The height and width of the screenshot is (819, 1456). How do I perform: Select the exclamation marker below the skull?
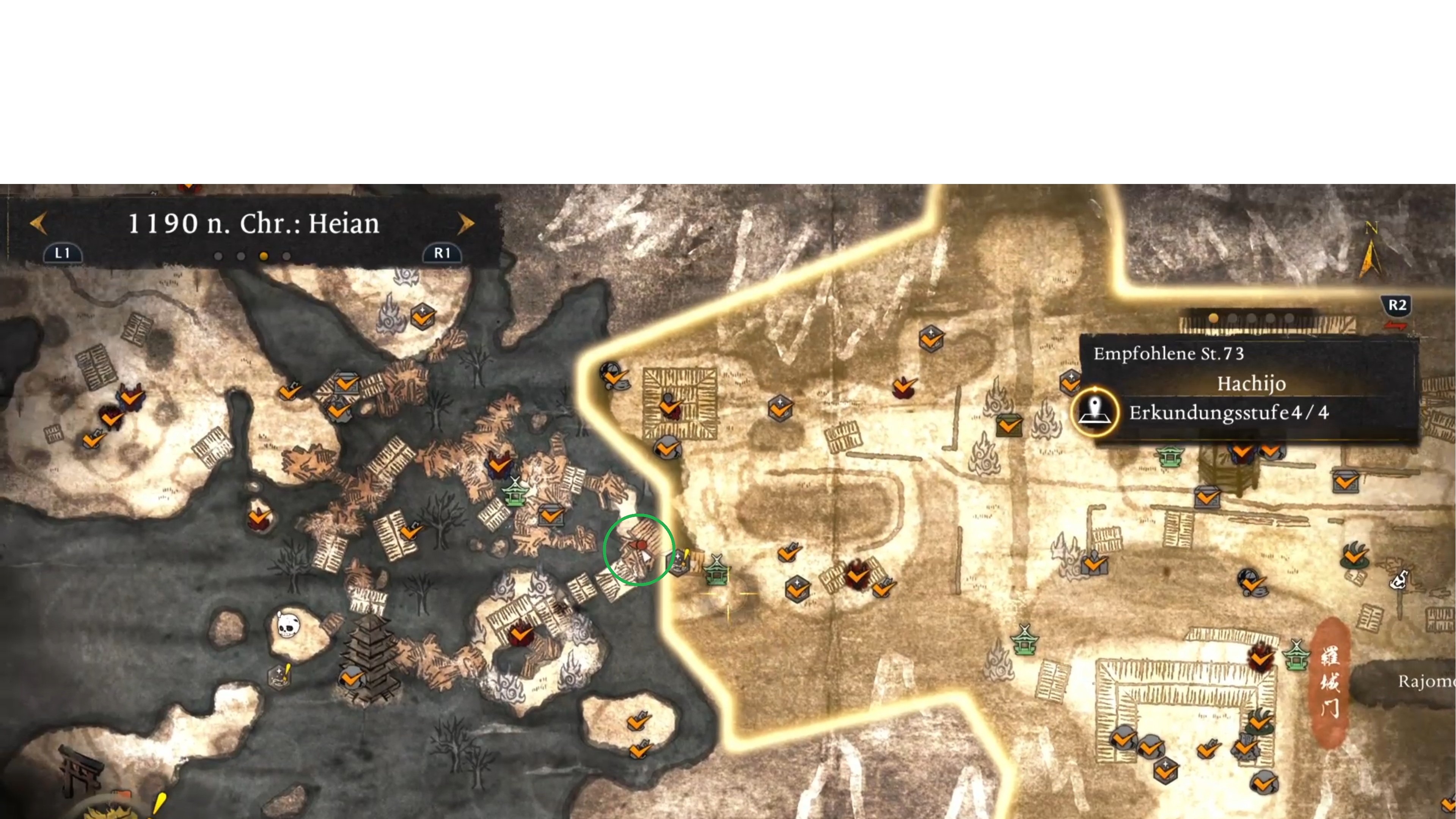279,676
